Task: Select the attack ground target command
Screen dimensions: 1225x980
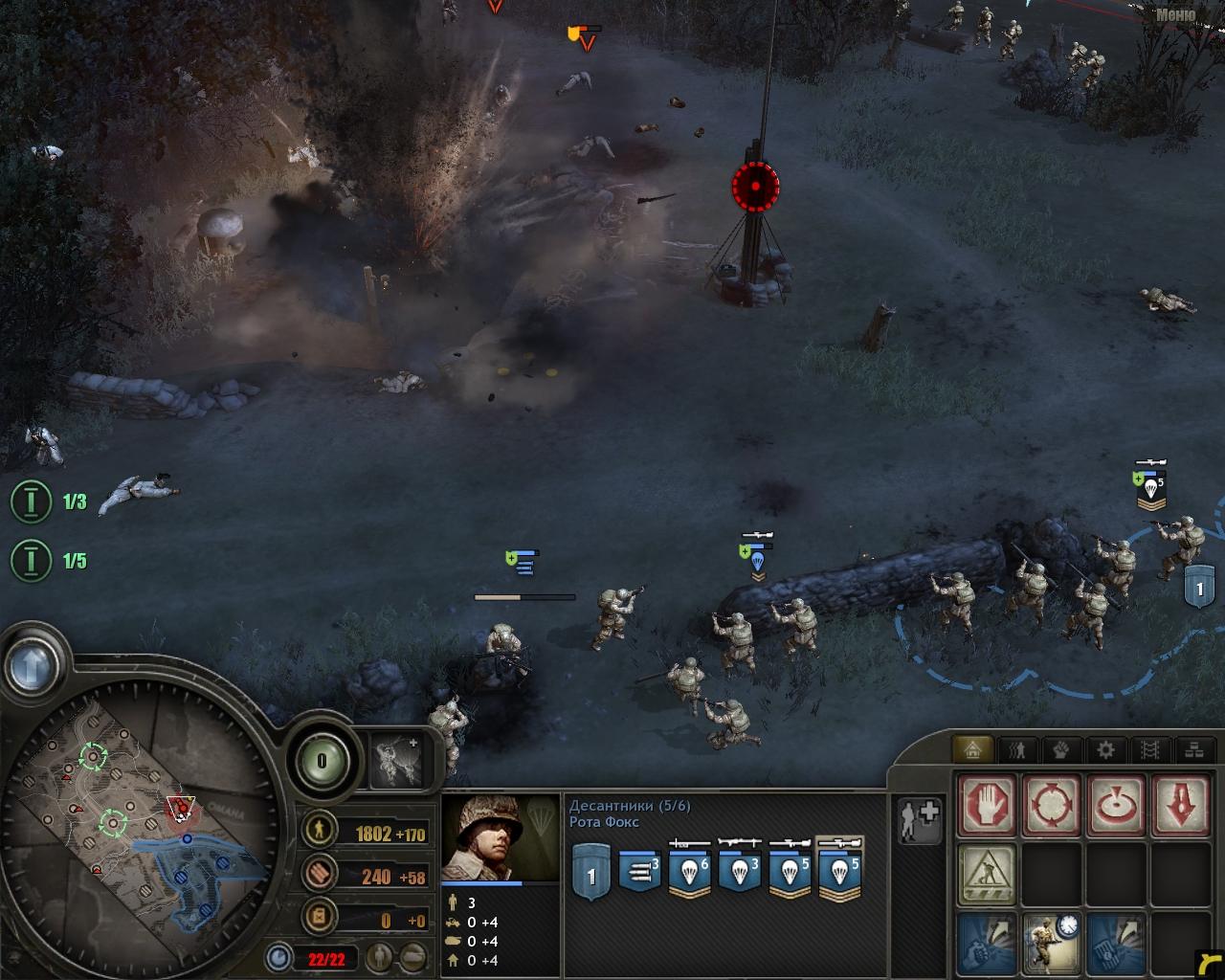Action: coord(1115,804)
